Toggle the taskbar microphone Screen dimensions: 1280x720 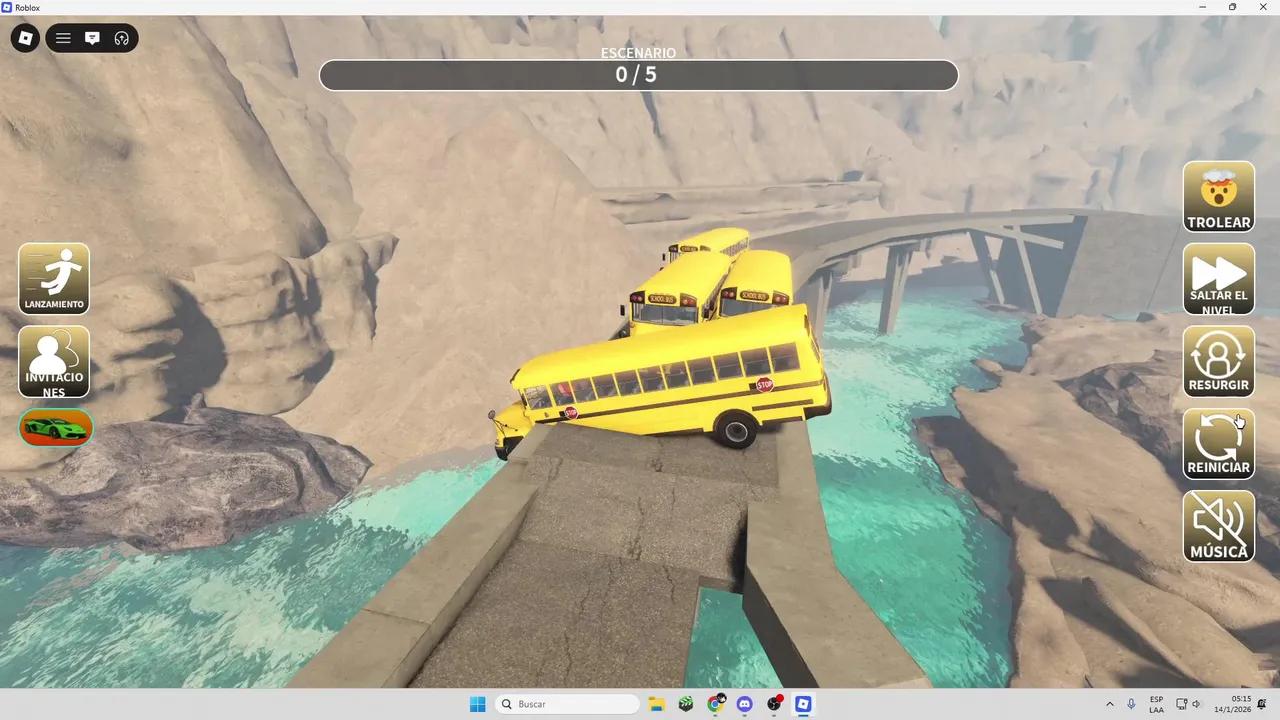click(x=1130, y=704)
